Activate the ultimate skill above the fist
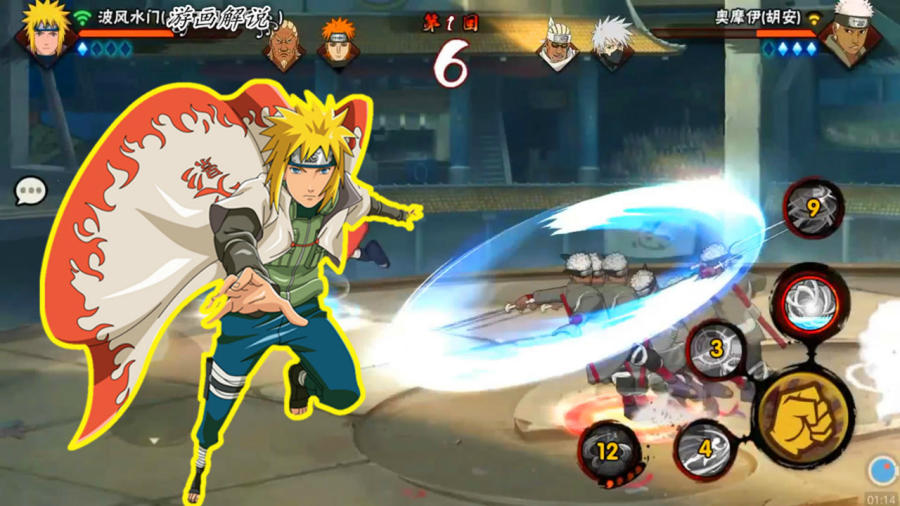This screenshot has height=506, width=900. [810, 301]
